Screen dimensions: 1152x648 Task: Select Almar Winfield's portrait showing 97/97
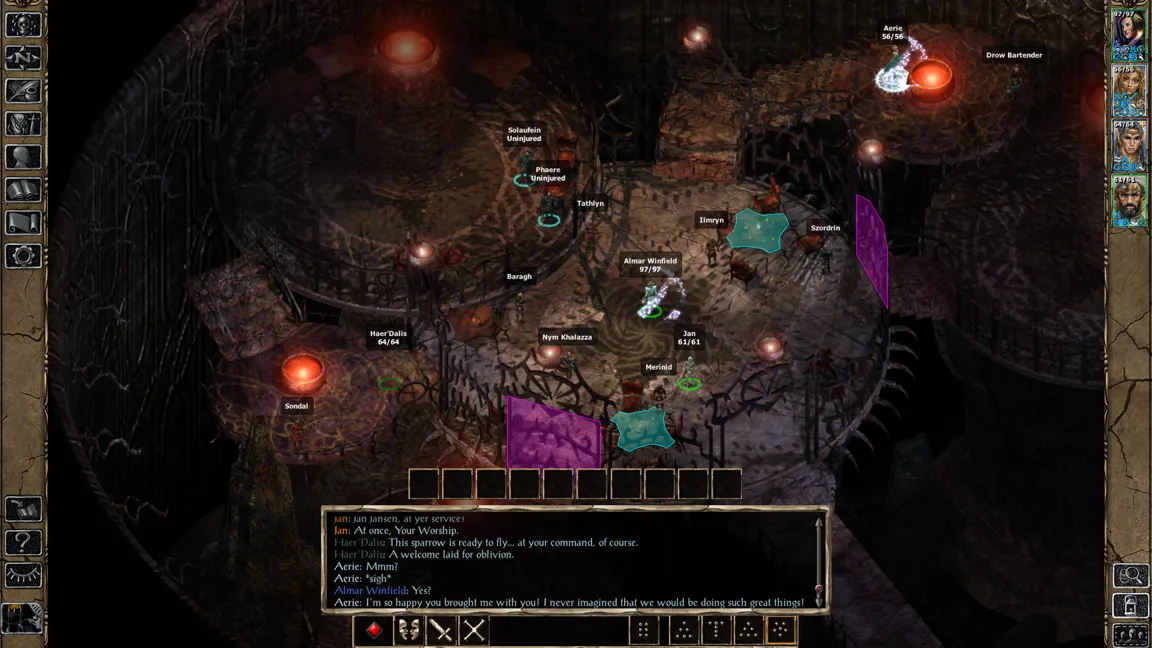pos(1130,35)
